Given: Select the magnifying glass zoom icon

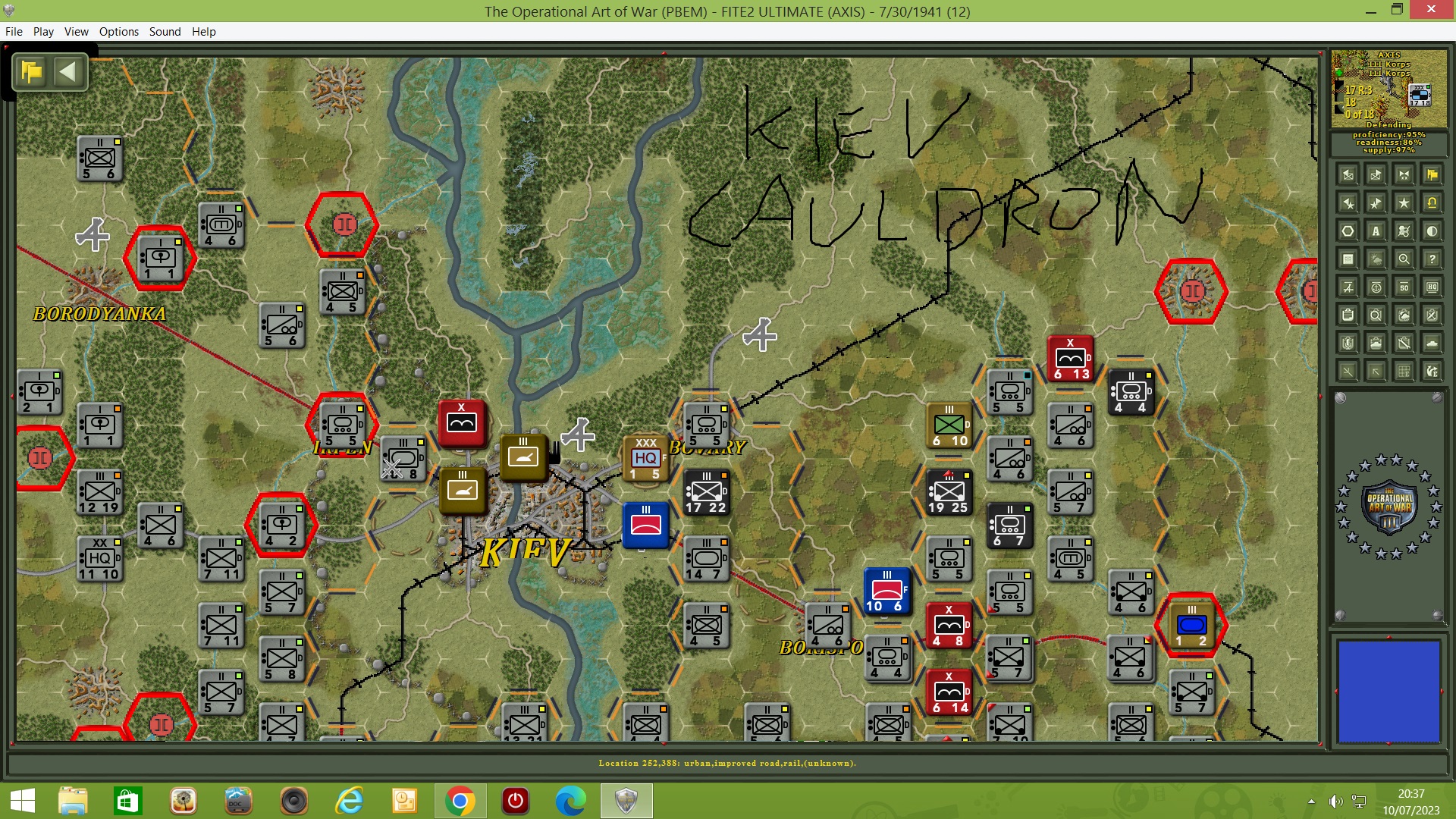Looking at the screenshot, I should point(1404,259).
